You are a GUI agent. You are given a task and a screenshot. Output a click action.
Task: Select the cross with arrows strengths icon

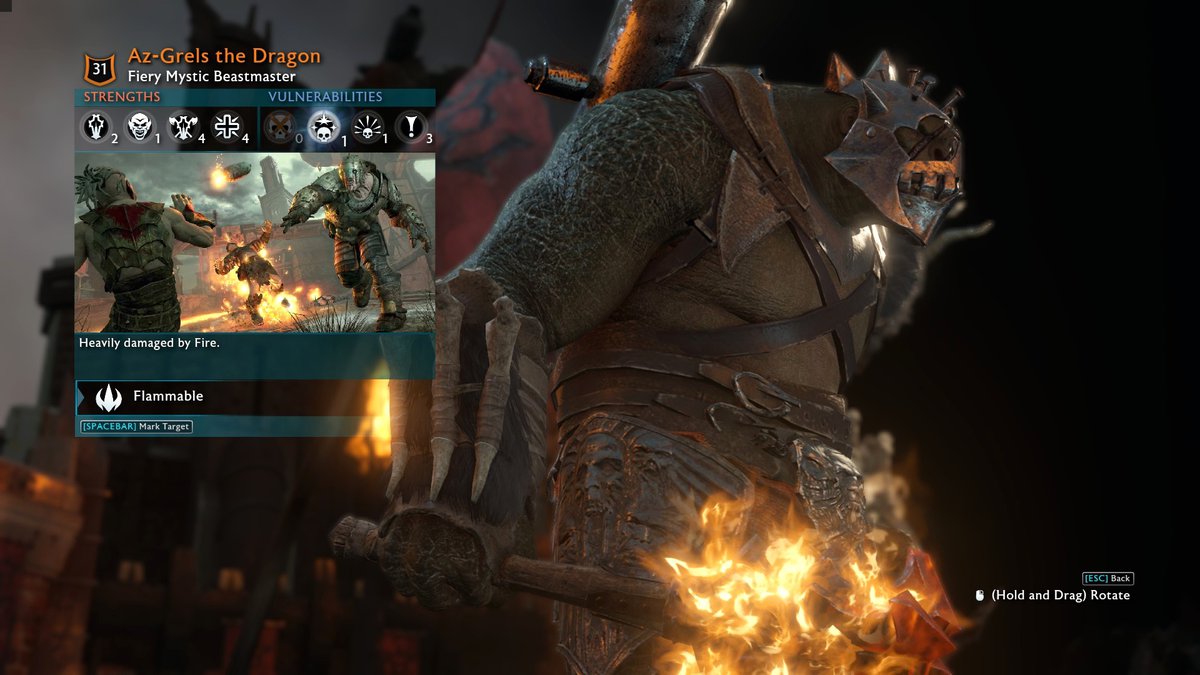click(x=227, y=125)
